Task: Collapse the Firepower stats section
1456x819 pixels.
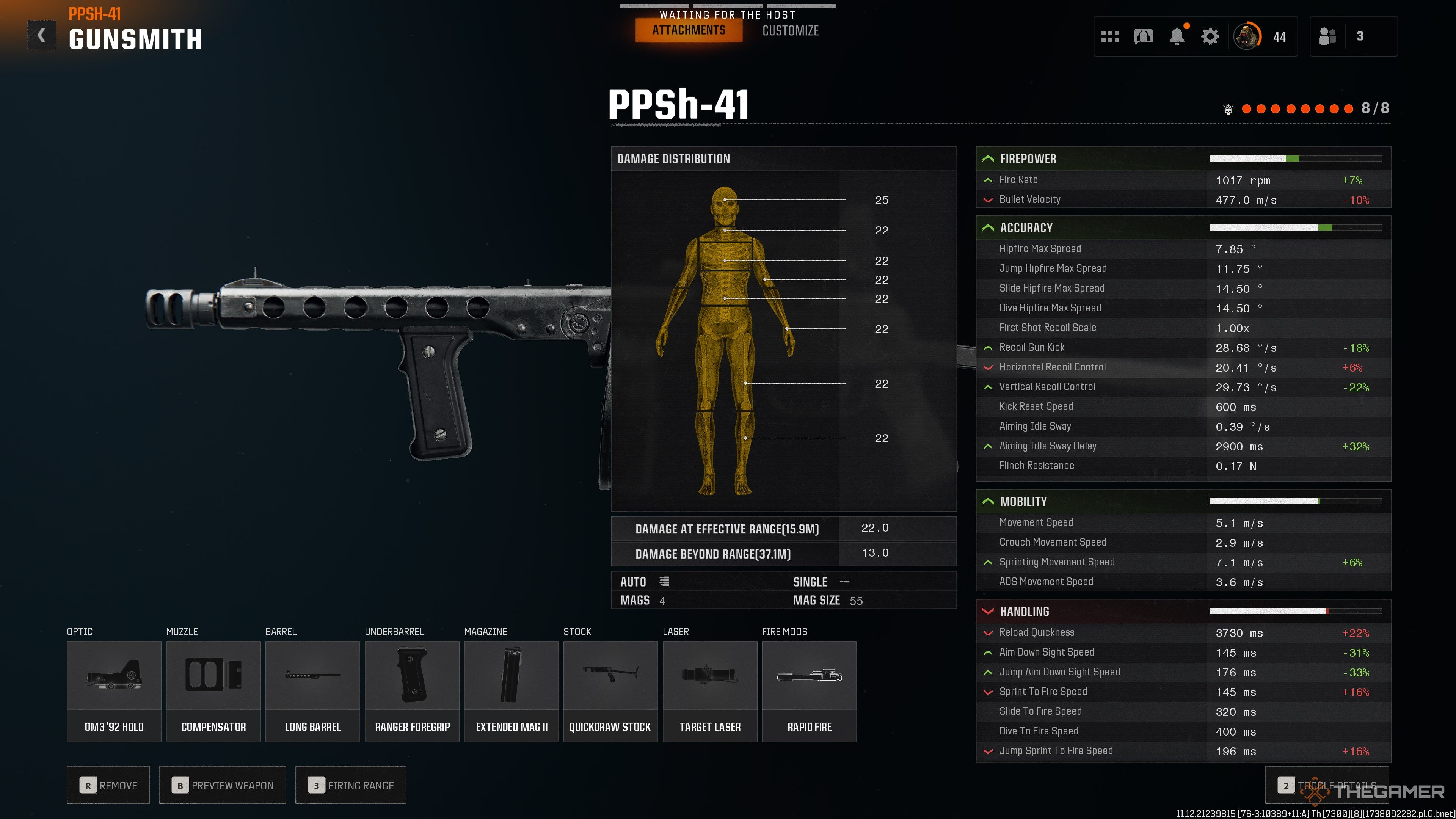Action: tap(988, 159)
